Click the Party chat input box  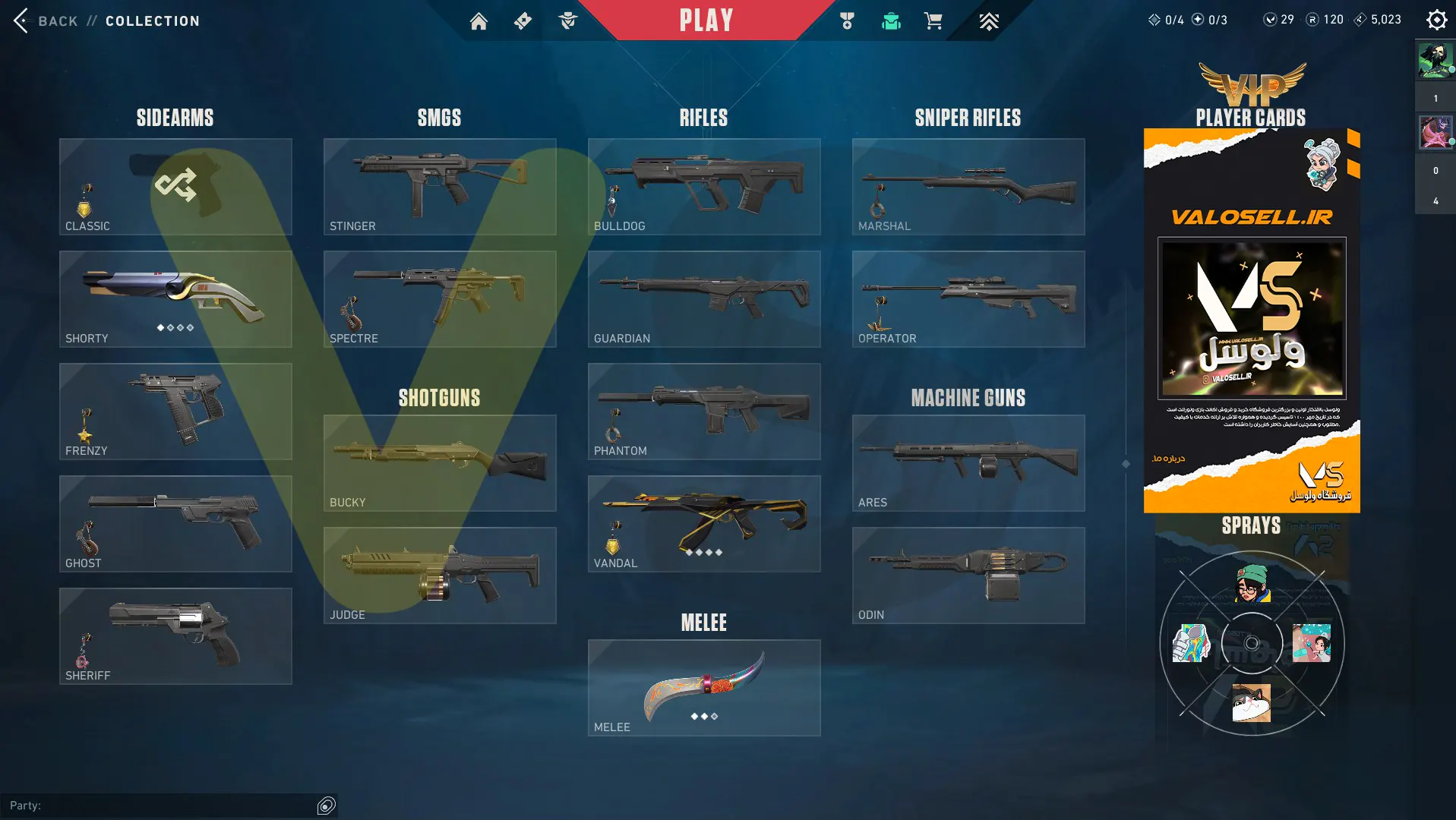click(175, 806)
